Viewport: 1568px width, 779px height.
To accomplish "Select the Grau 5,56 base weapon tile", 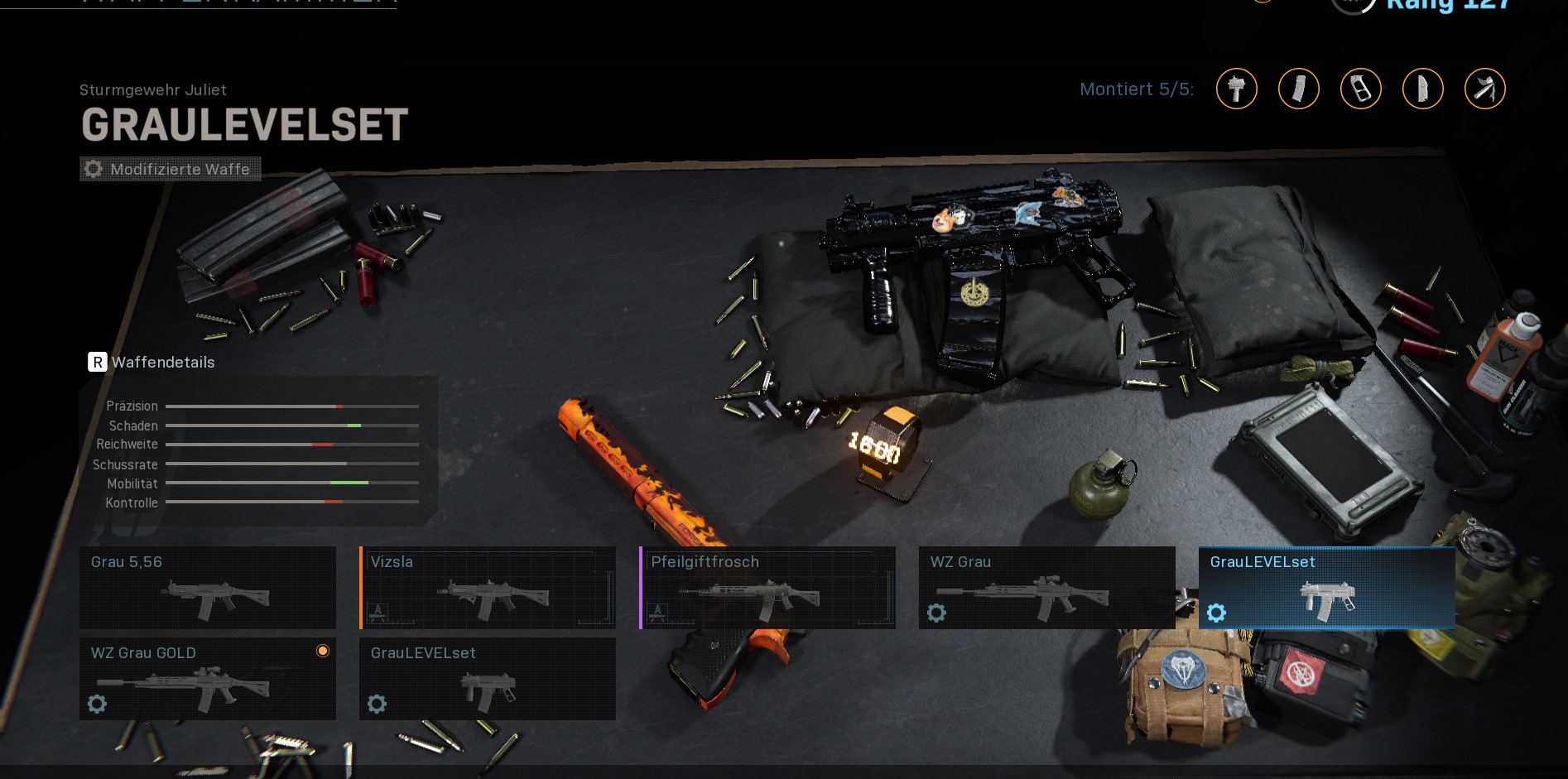I will 207,587.
